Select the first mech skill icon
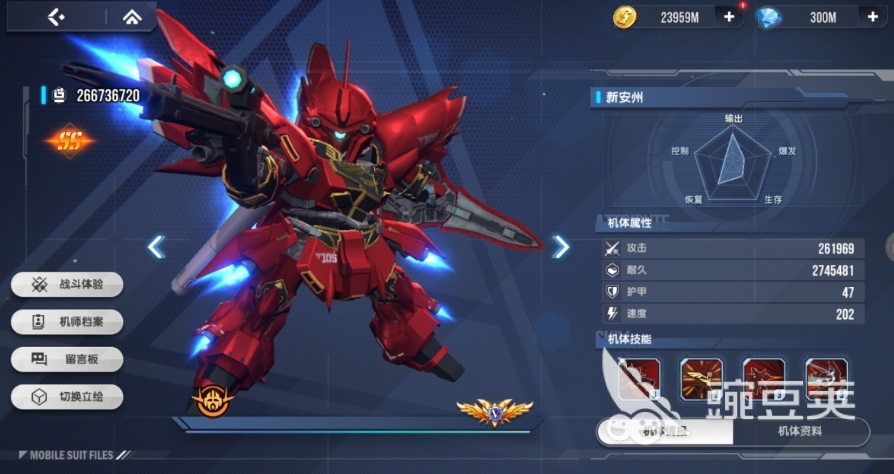Image resolution: width=894 pixels, height=474 pixels. tap(638, 379)
